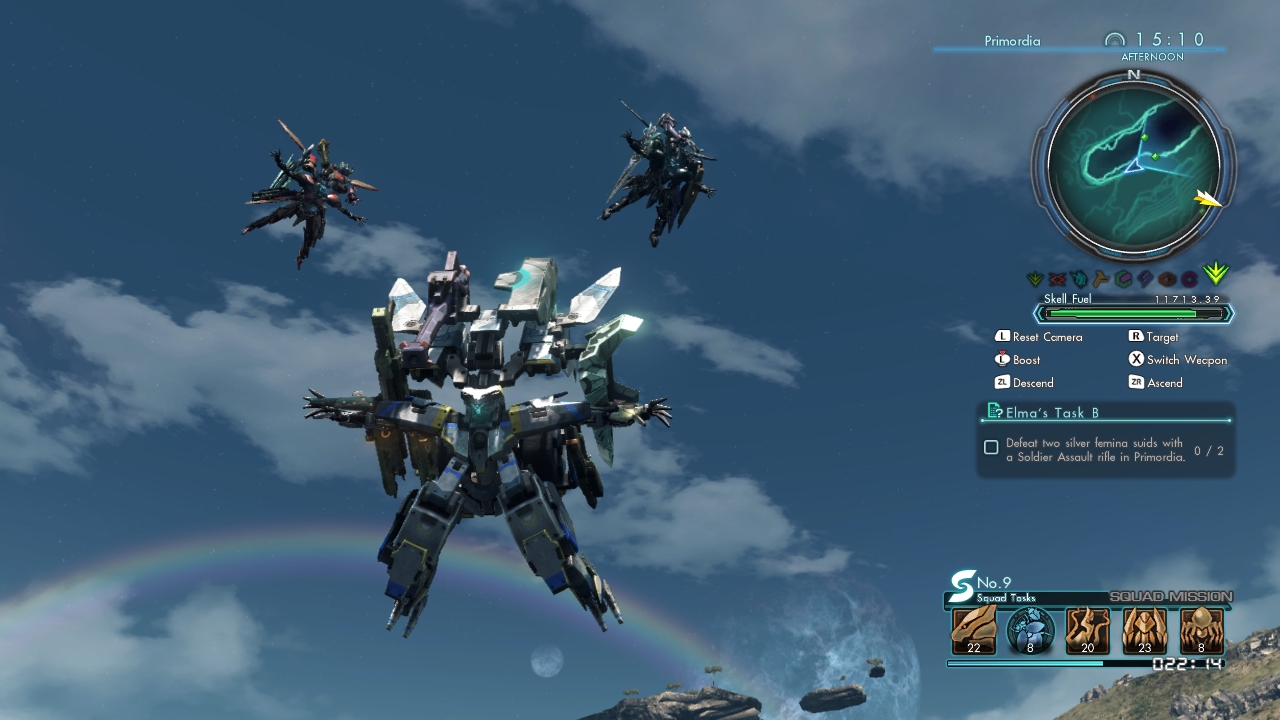
Task: Select the squad task icon showing 22
Action: point(973,630)
